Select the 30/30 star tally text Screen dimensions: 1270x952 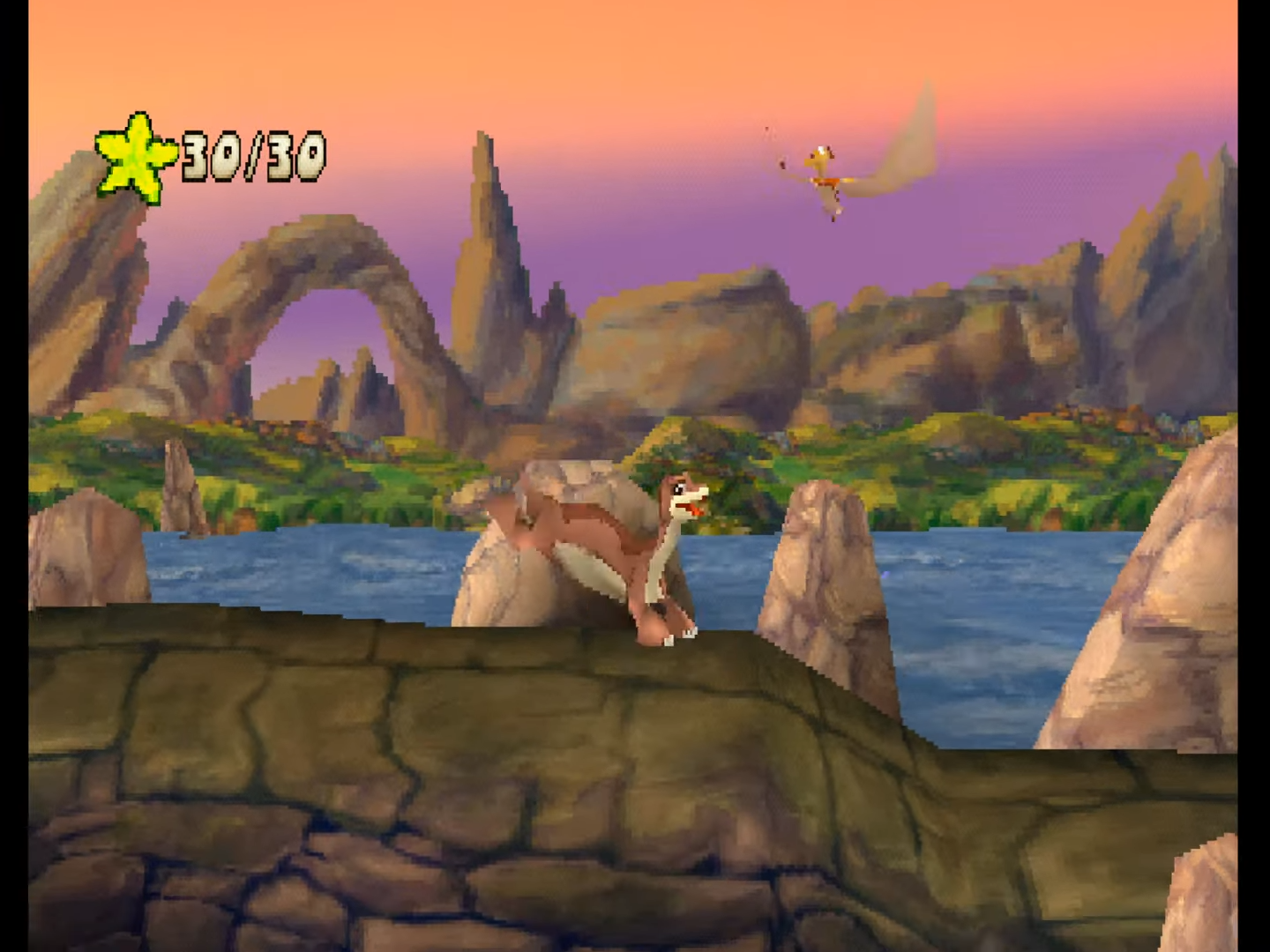point(251,159)
